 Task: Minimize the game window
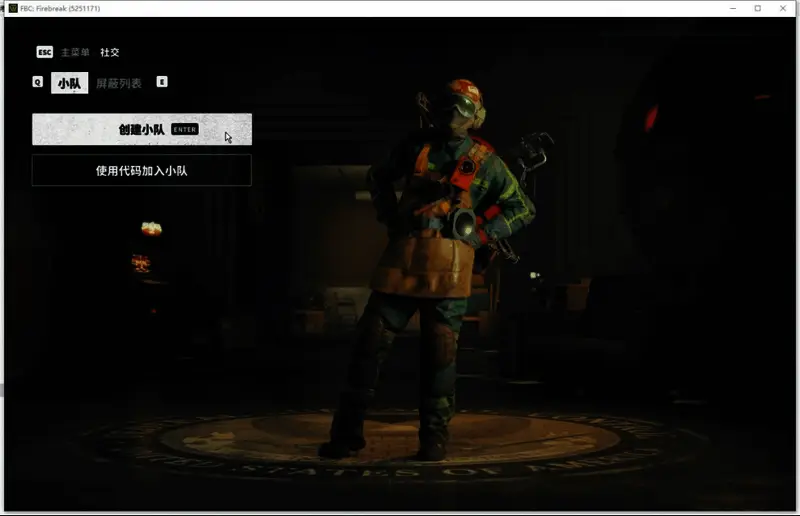(731, 8)
